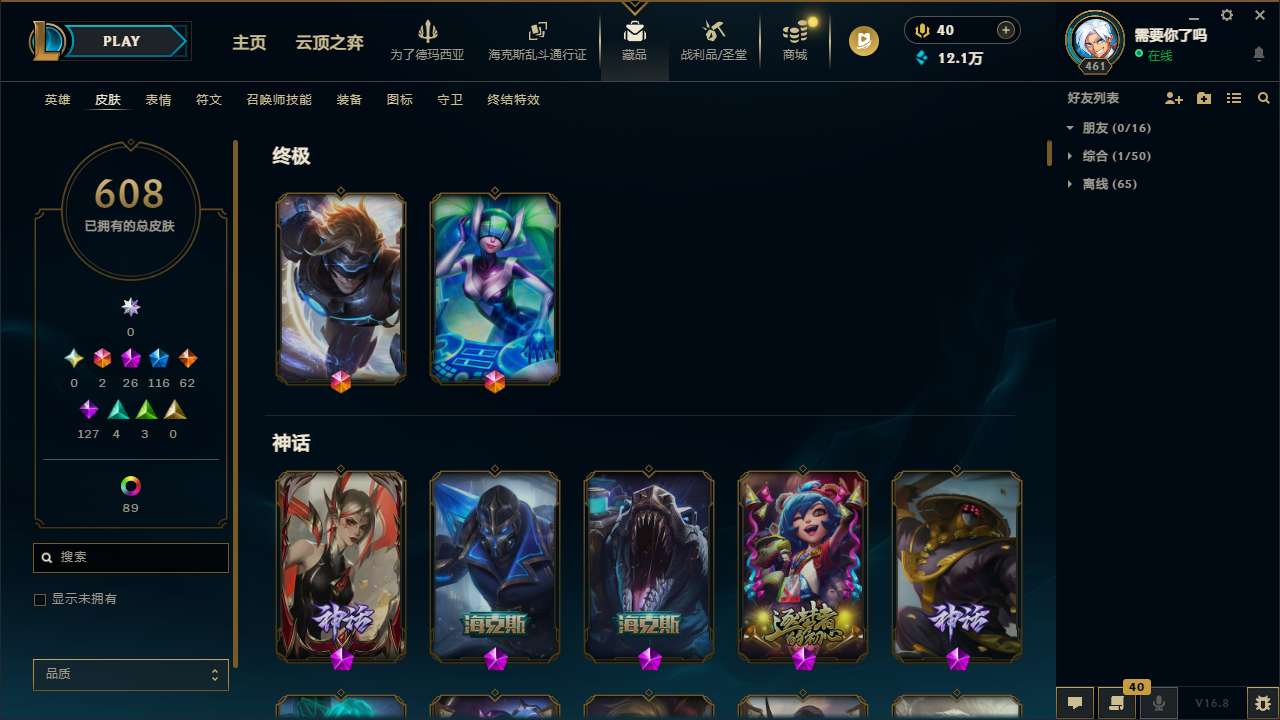This screenshot has width=1280, height=720.
Task: Click the chroma color wheel above 89
Action: 130,486
